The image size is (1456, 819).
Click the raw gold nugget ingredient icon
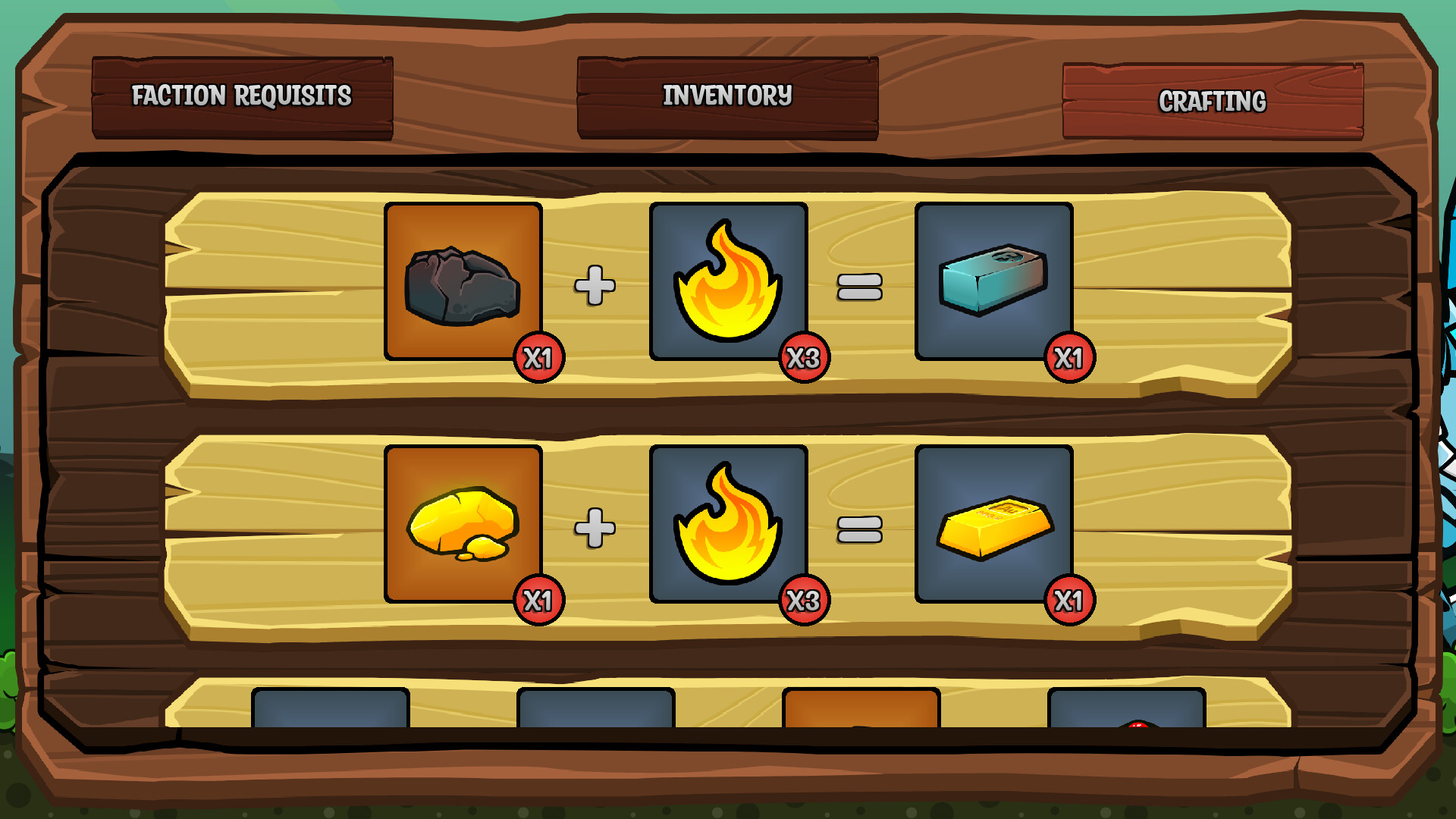[463, 527]
